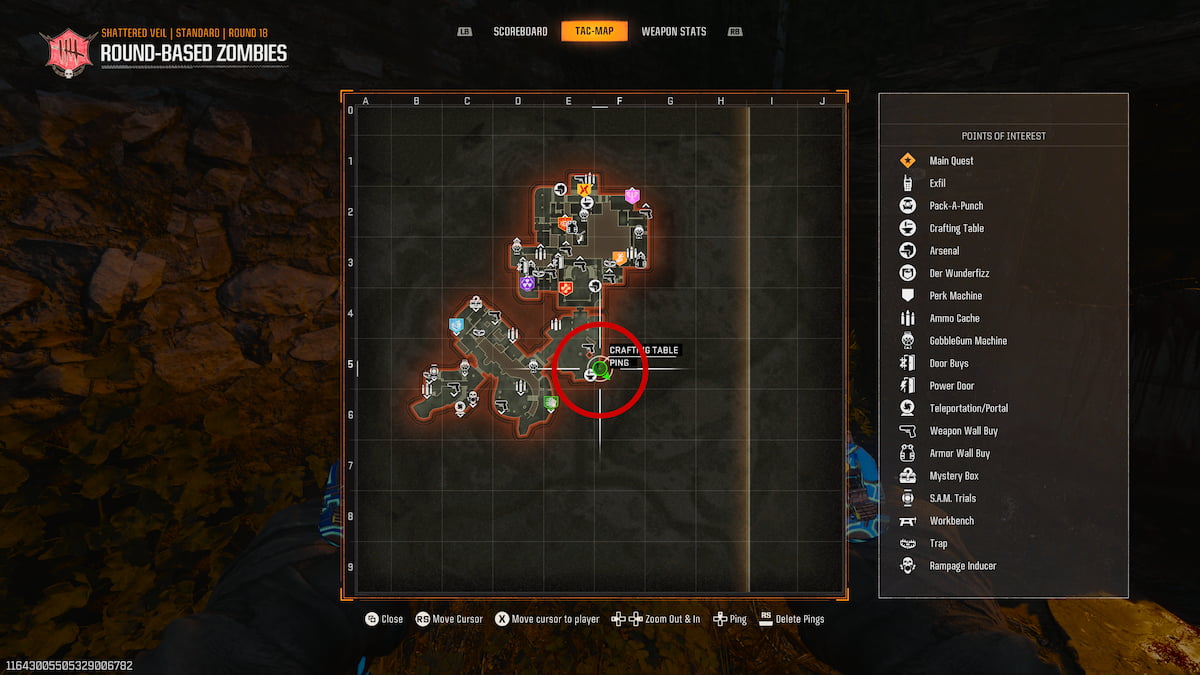Screen dimensions: 1200x675
Task: Click the blue perk marker on map
Action: 456,325
